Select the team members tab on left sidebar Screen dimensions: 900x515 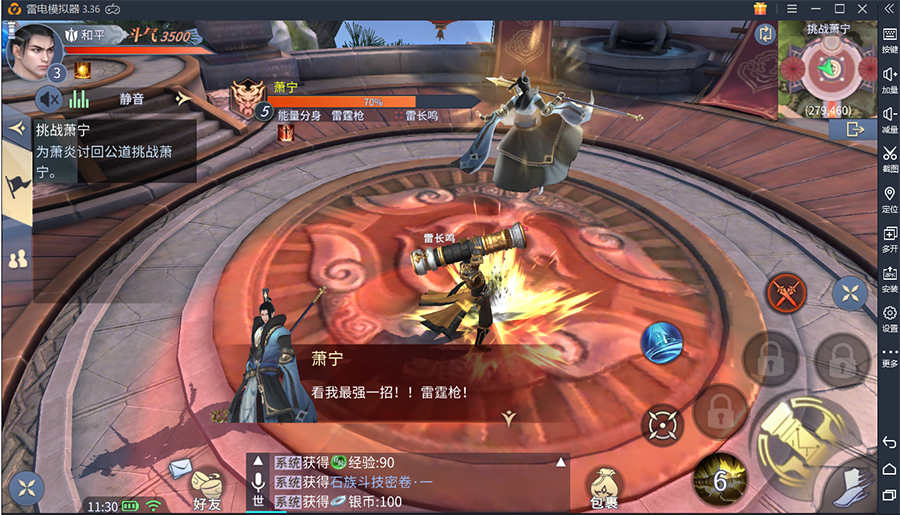(17, 259)
